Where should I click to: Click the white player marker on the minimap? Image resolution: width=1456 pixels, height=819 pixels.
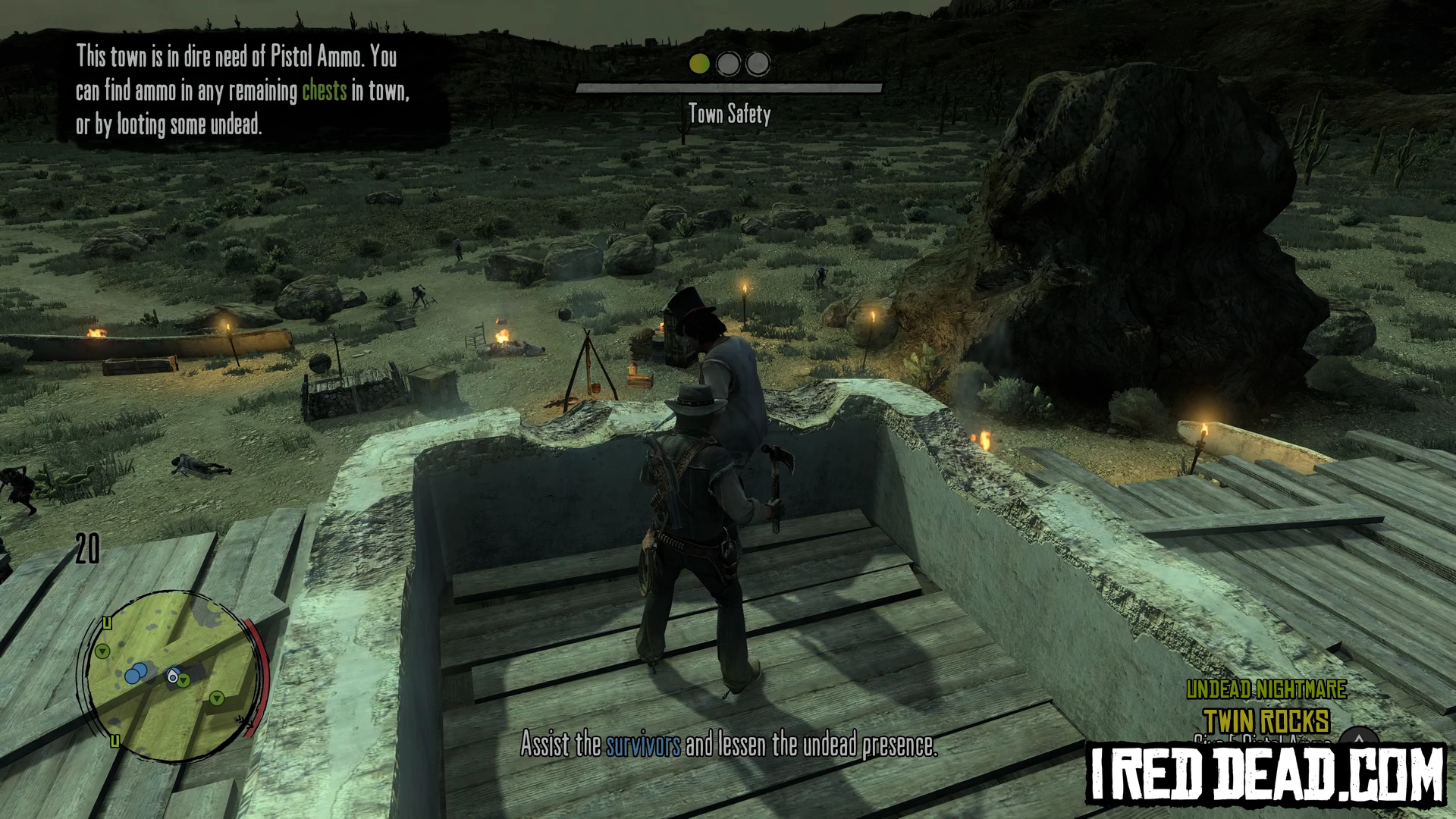point(174,677)
